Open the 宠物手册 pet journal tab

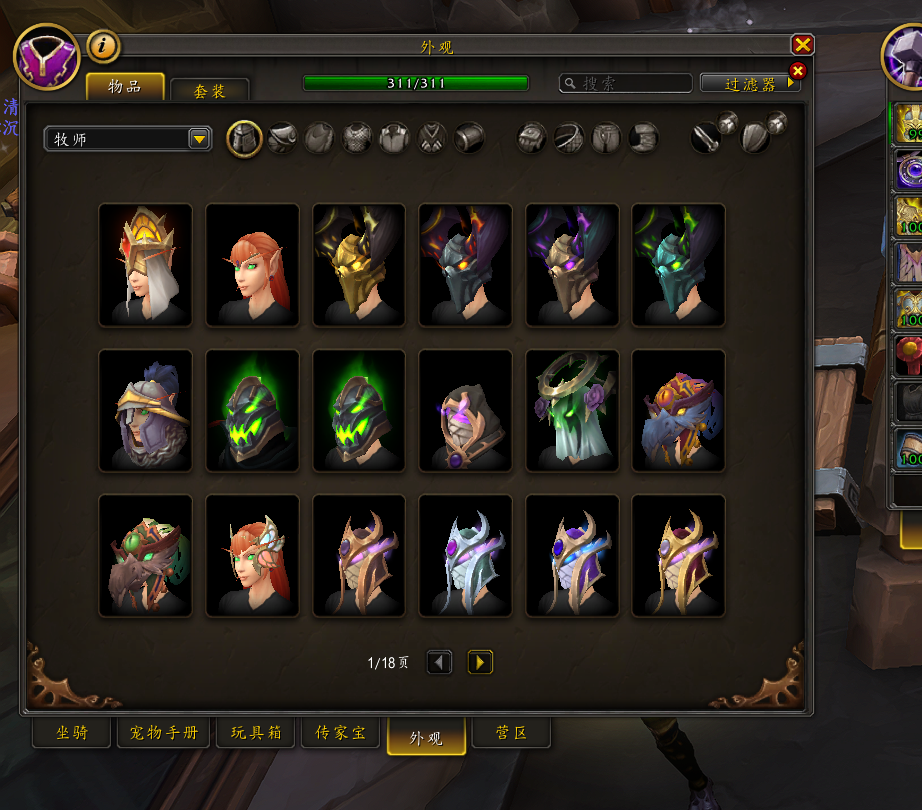pyautogui.click(x=164, y=733)
